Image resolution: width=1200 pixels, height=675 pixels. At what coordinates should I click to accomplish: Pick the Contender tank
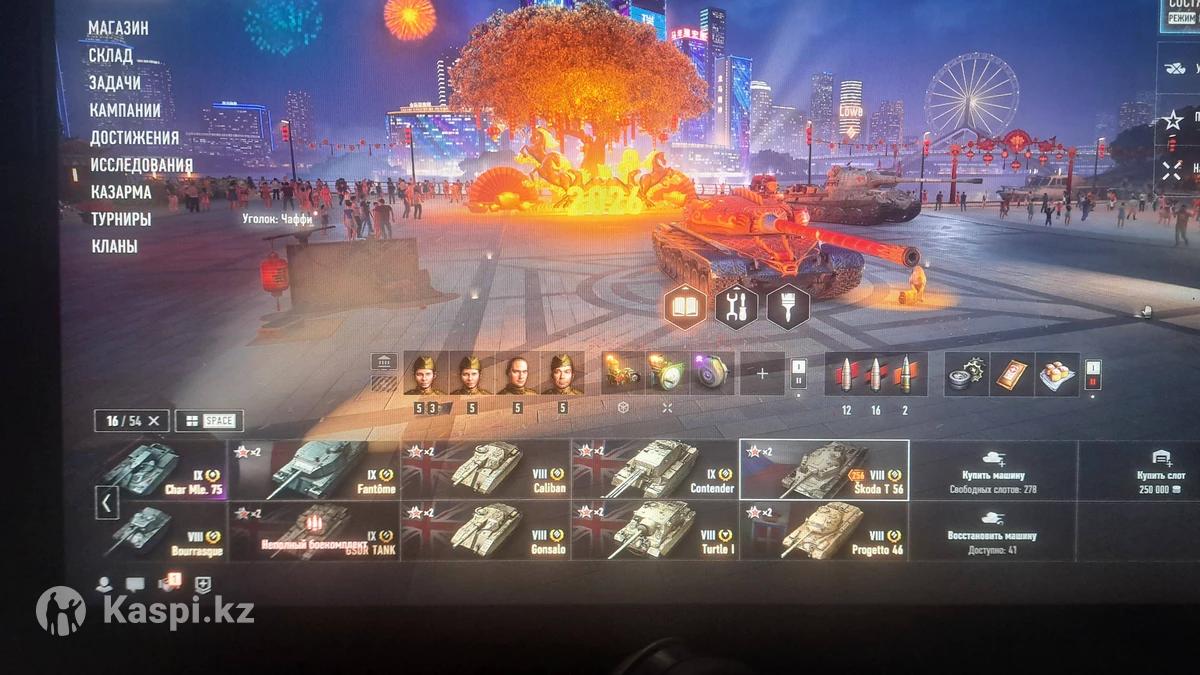pyautogui.click(x=656, y=469)
